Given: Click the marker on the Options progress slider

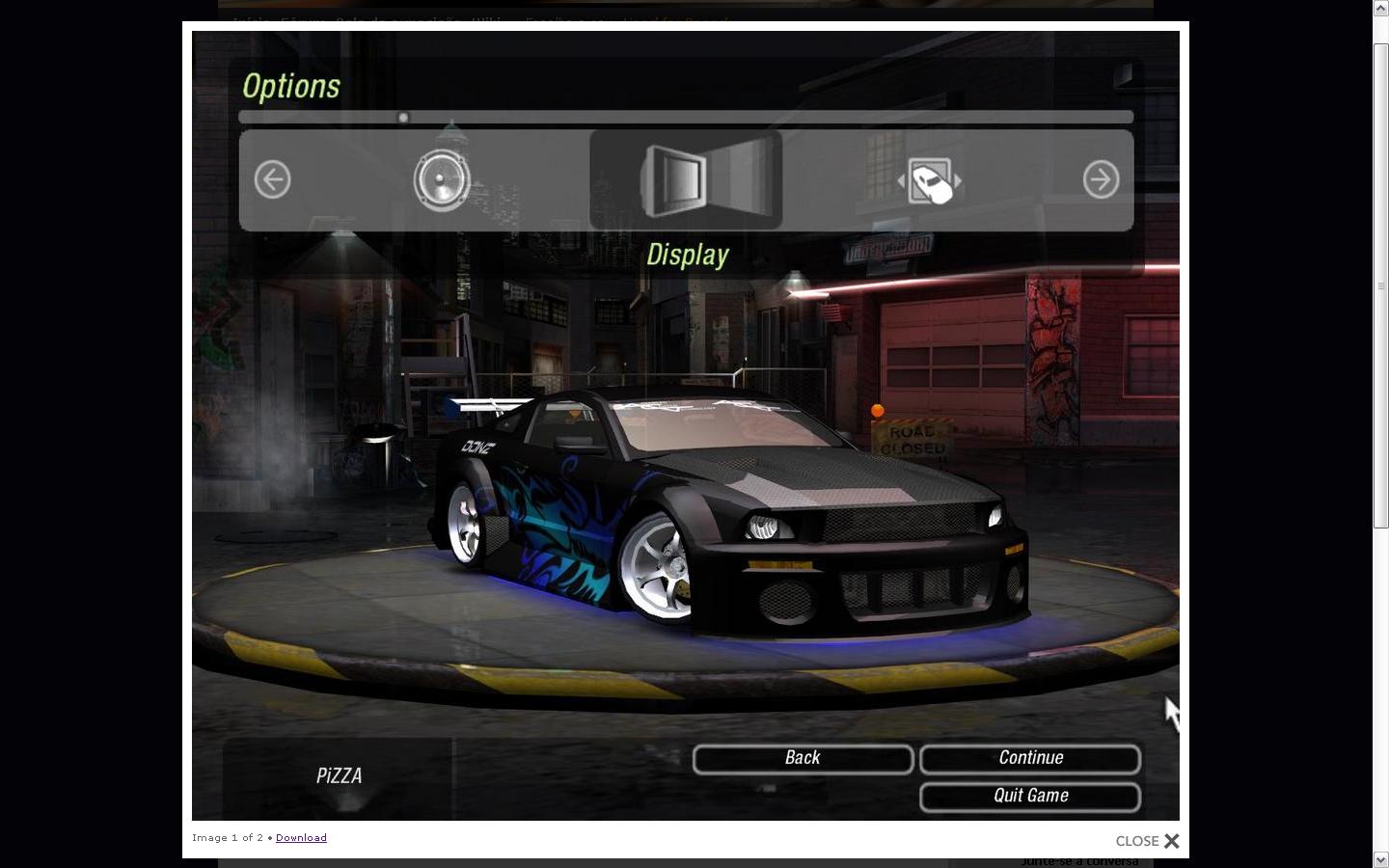Looking at the screenshot, I should (402, 116).
